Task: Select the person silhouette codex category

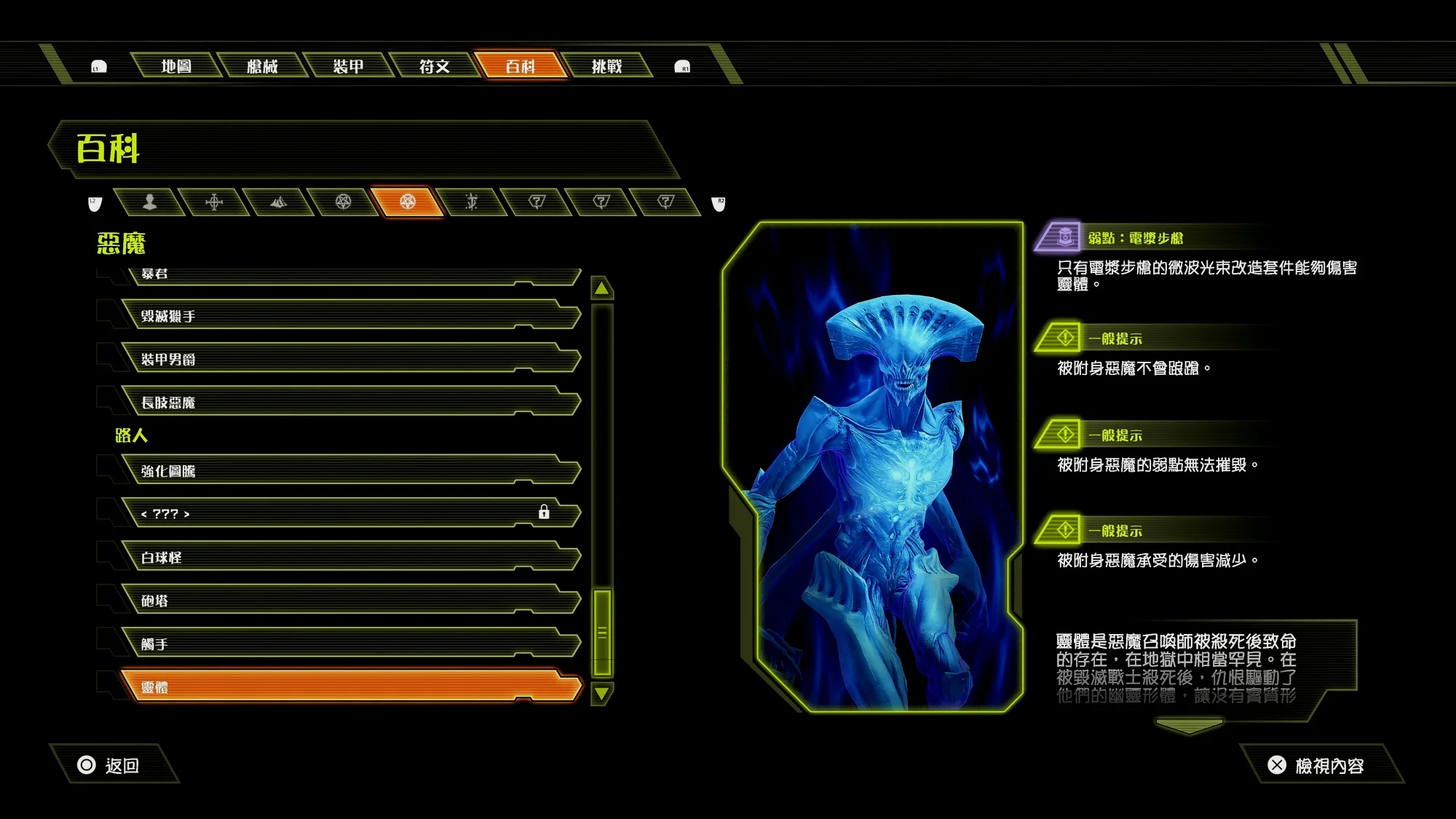Action: coord(150,202)
